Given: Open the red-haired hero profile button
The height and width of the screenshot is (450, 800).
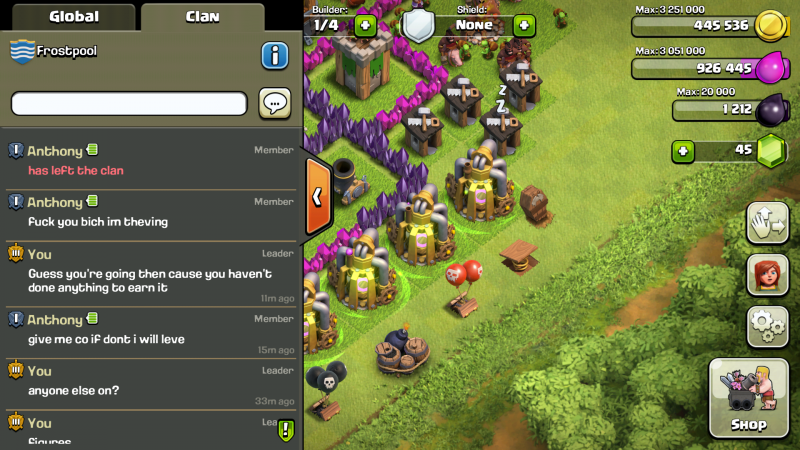Looking at the screenshot, I should [x=767, y=274].
